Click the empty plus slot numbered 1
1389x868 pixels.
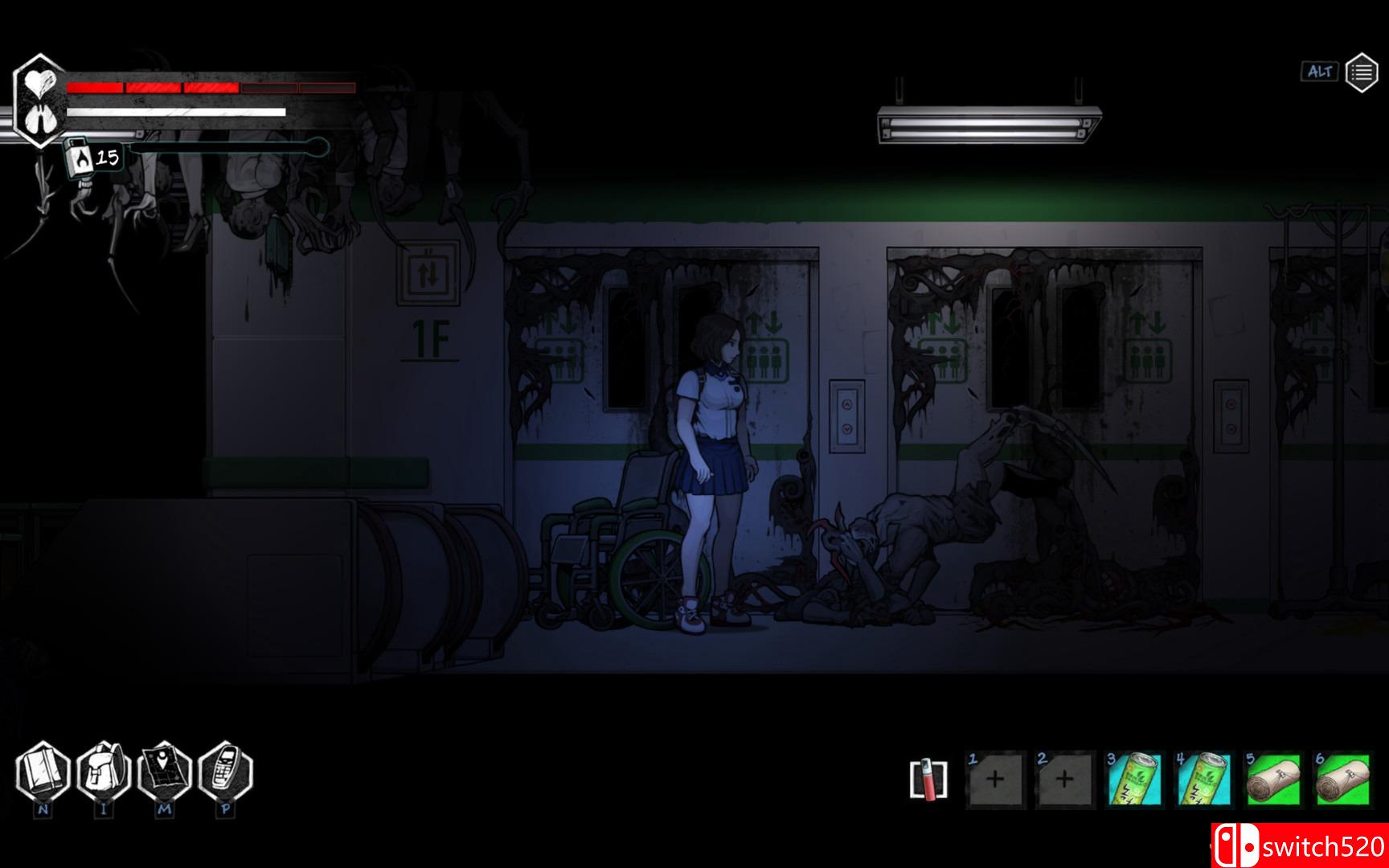point(995,779)
